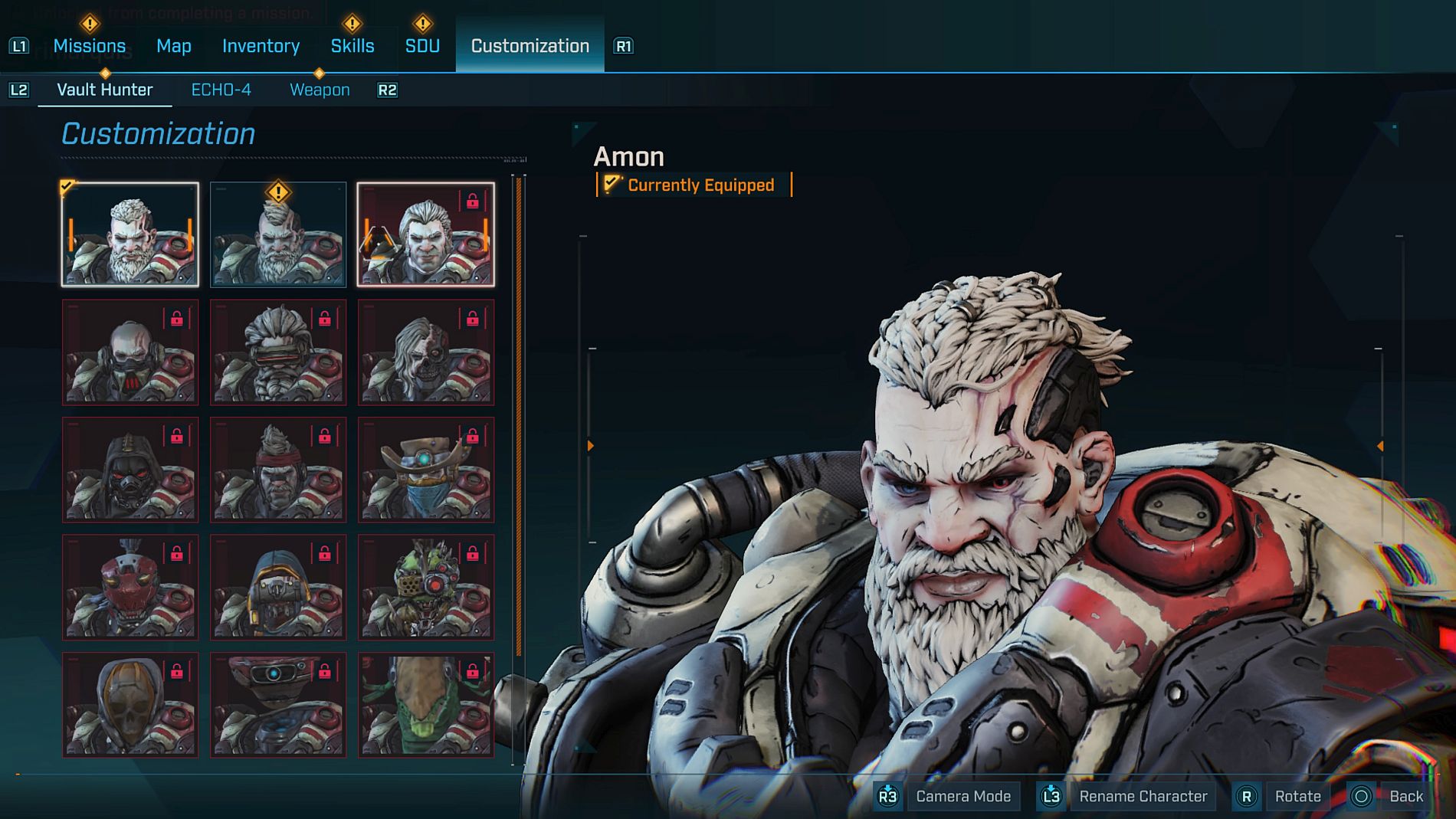
Task: Select the locked red headband head
Action: click(x=278, y=470)
